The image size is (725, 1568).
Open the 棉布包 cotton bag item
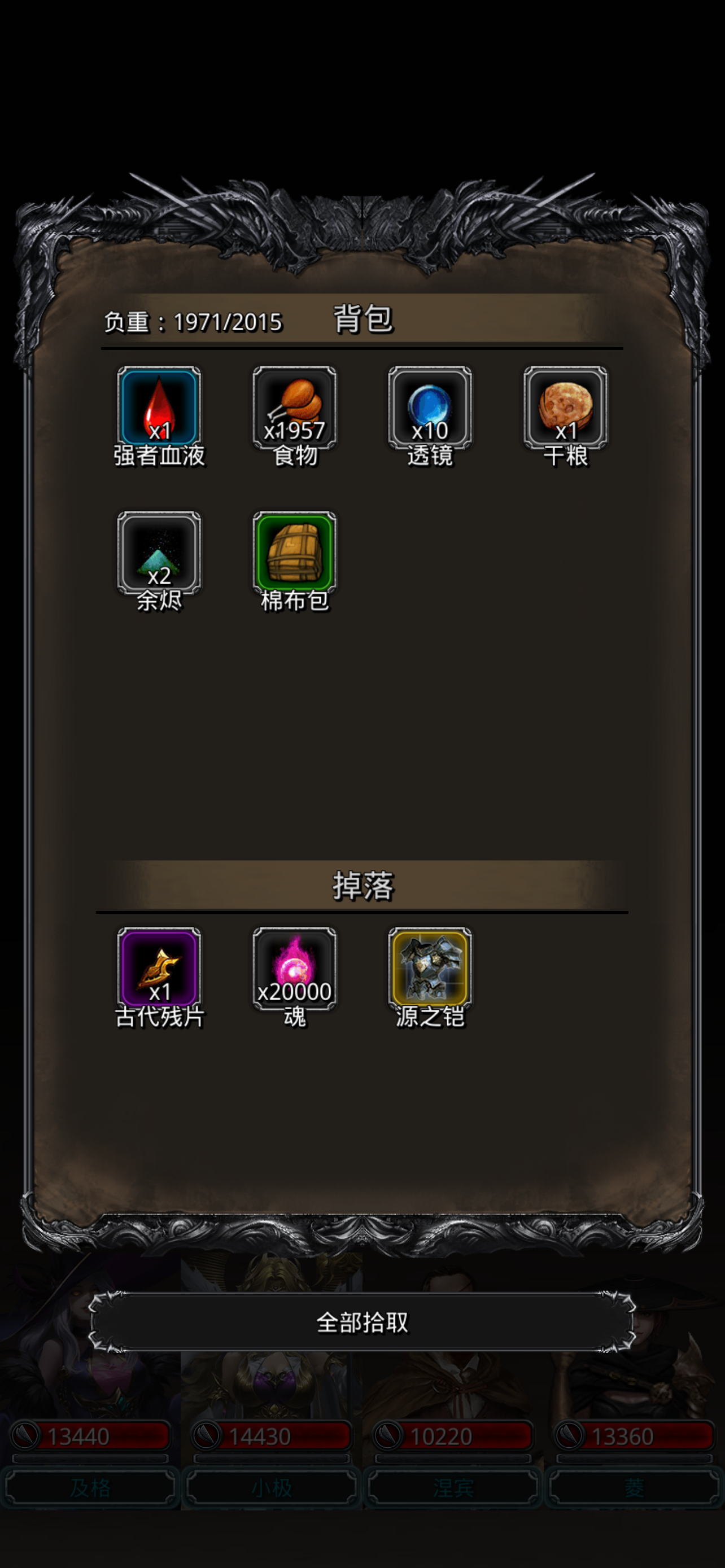pos(294,557)
